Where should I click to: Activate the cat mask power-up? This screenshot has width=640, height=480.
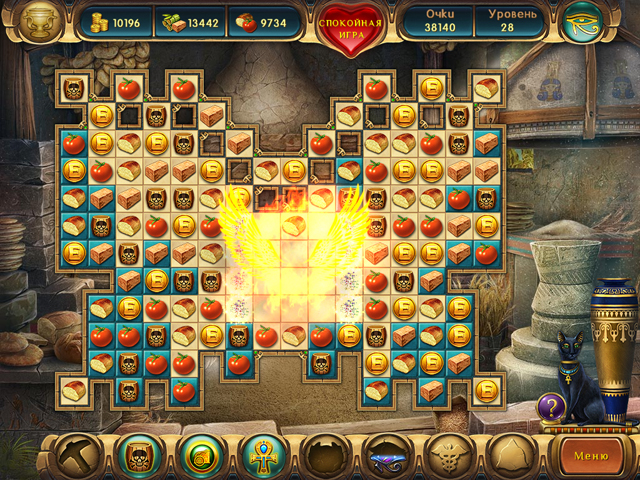click(138, 456)
